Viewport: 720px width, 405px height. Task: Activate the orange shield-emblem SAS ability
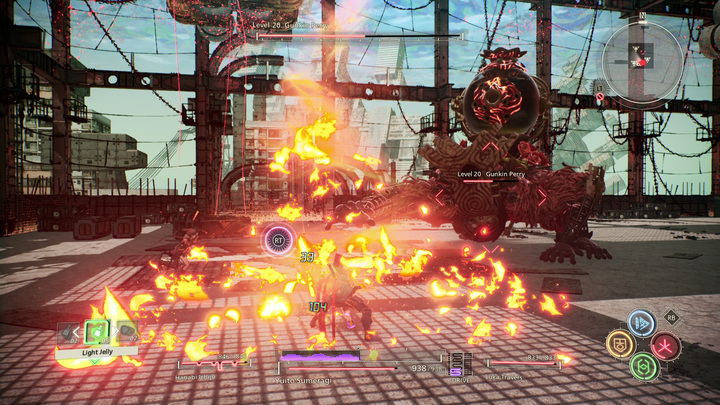(620, 345)
